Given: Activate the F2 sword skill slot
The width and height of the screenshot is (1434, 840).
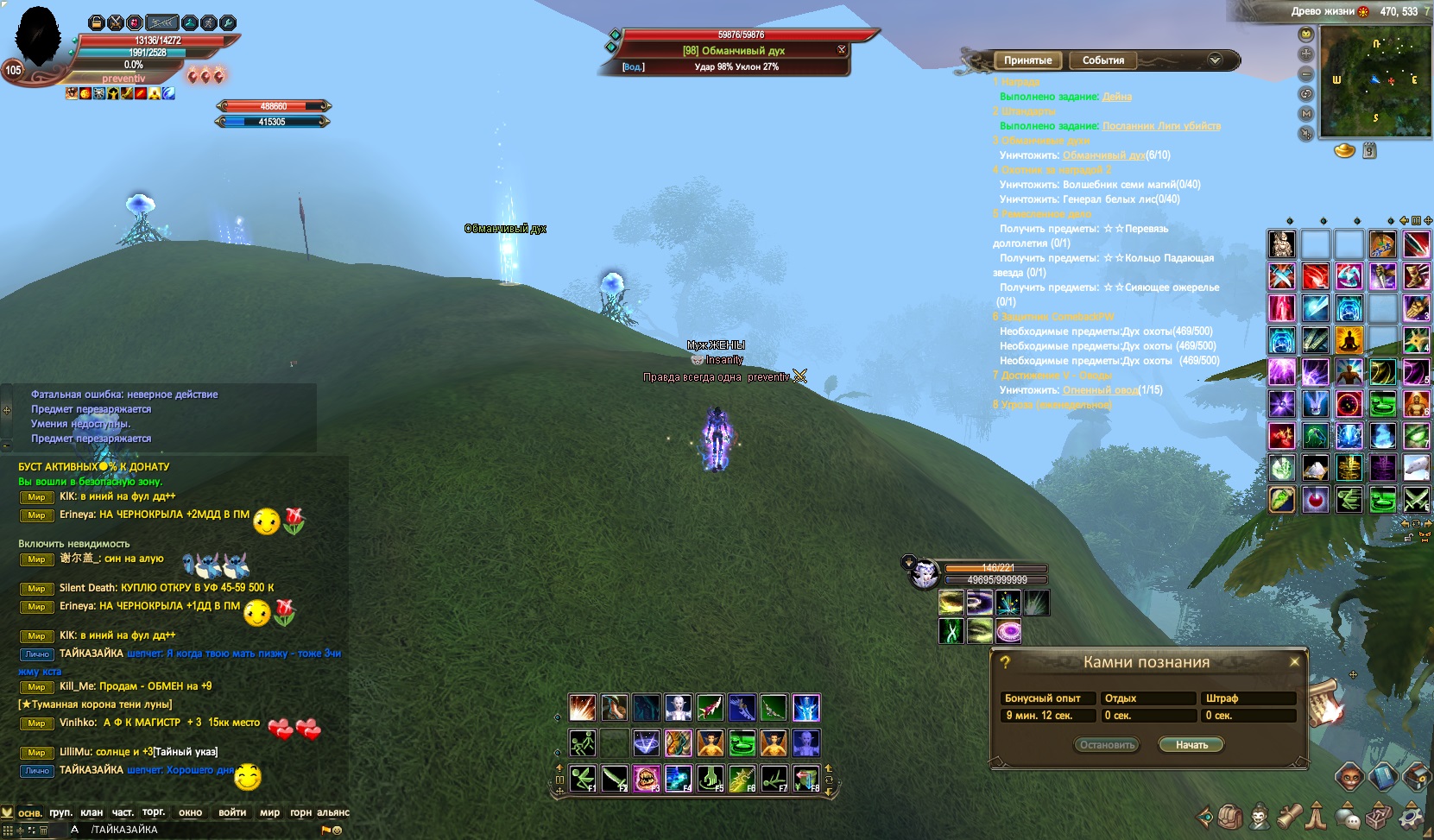Looking at the screenshot, I should (614, 779).
